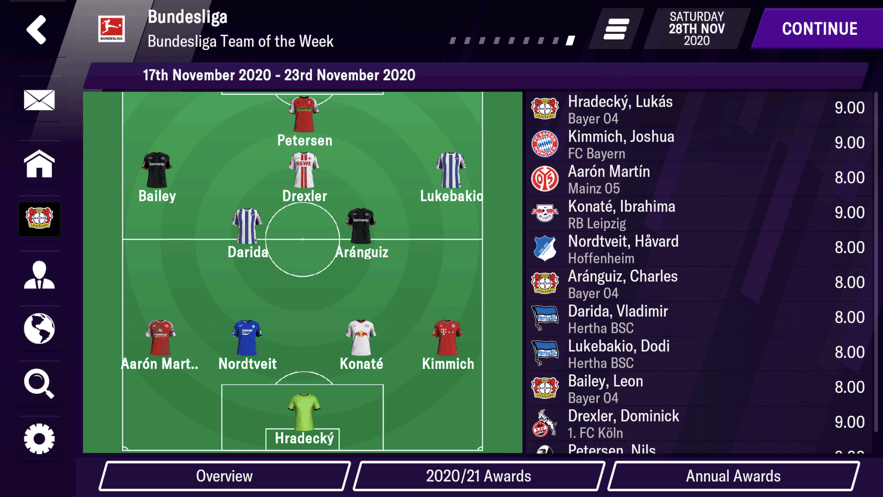This screenshot has height=497, width=883.
Task: Select Hradecký, Lukás in the player list
Action: [x=700, y=108]
